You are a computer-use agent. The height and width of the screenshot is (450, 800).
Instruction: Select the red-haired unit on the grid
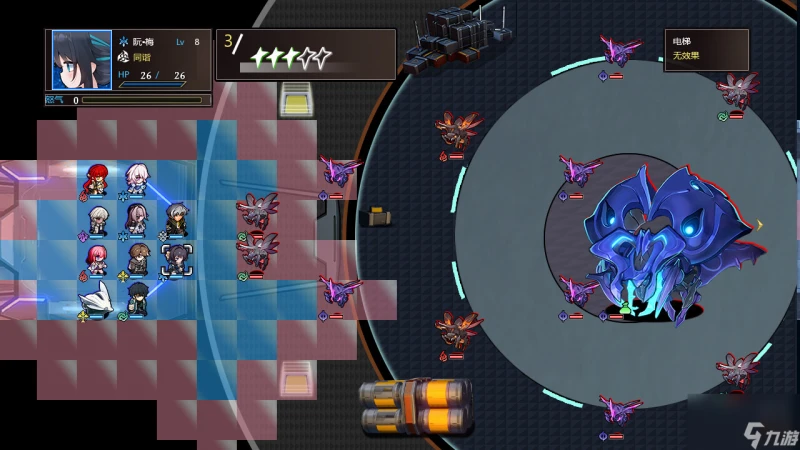pyautogui.click(x=97, y=179)
